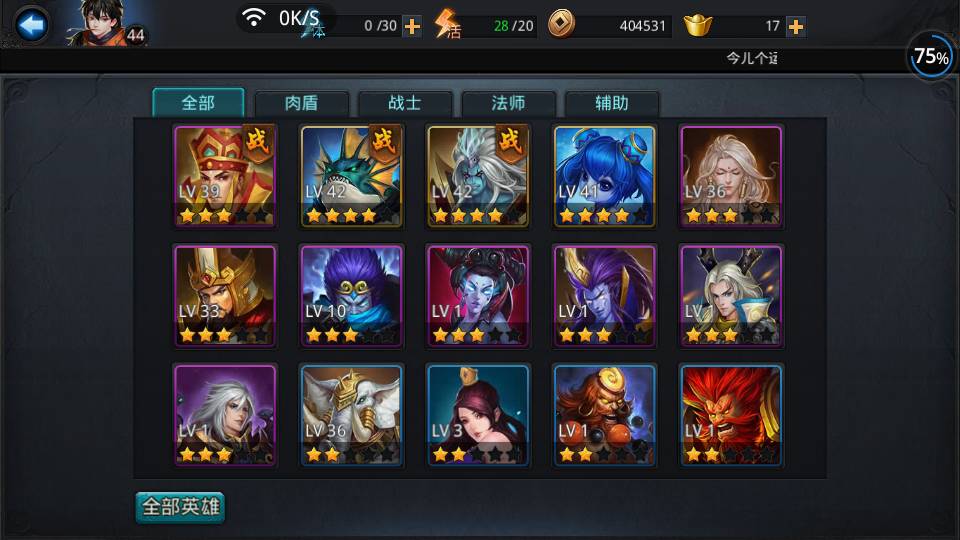The width and height of the screenshot is (960, 540).
Task: Add stamina with the plus button
Action: click(411, 26)
